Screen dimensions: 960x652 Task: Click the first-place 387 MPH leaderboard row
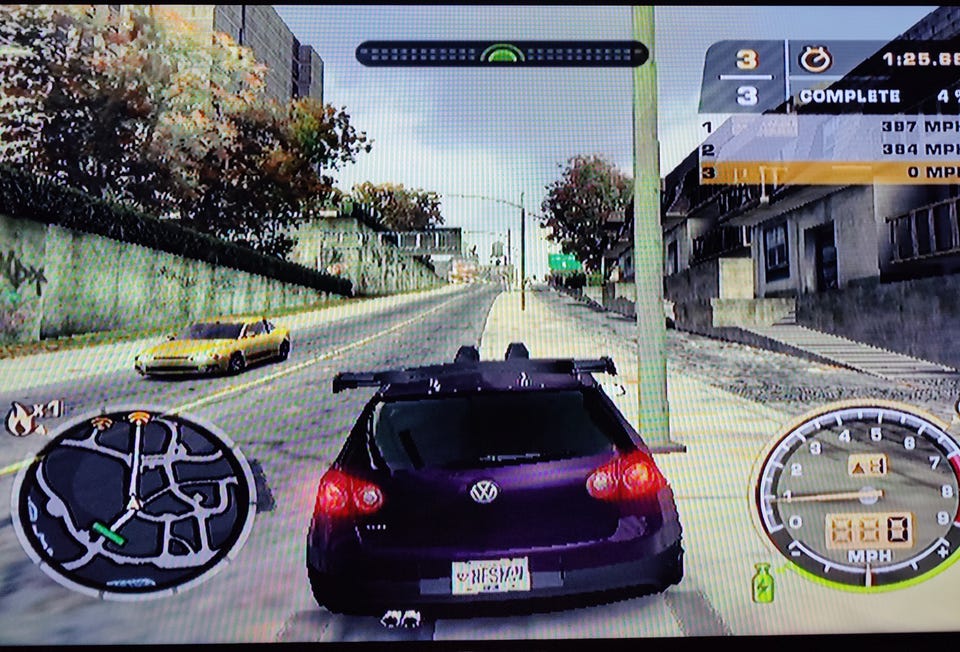click(x=828, y=127)
